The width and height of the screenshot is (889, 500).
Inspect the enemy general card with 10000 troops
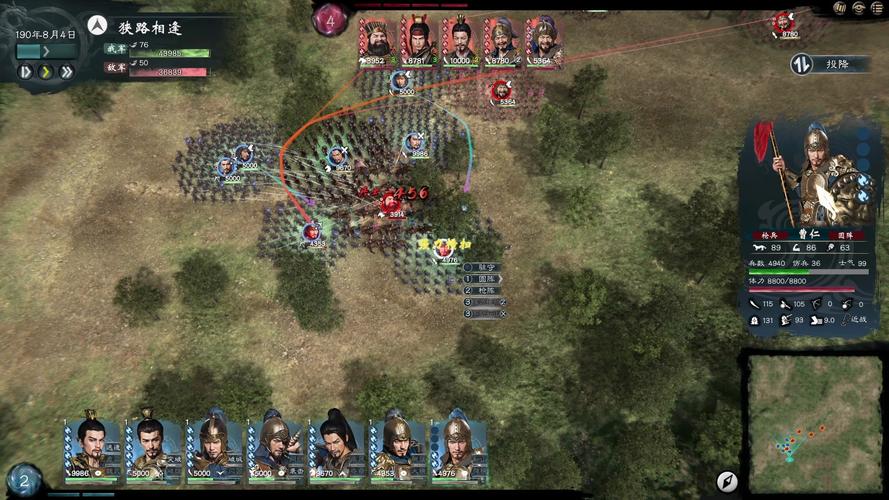point(460,40)
